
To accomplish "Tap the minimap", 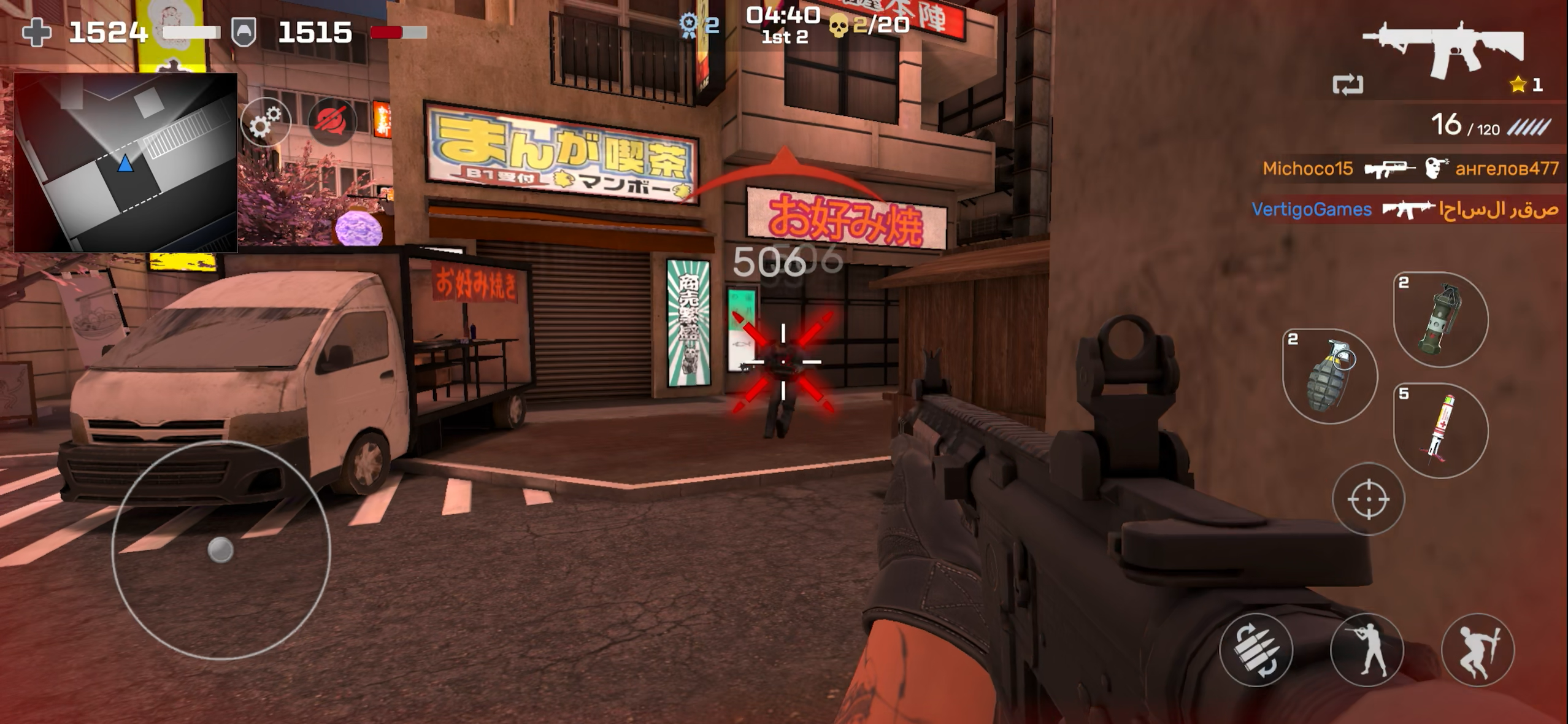I will pos(126,163).
